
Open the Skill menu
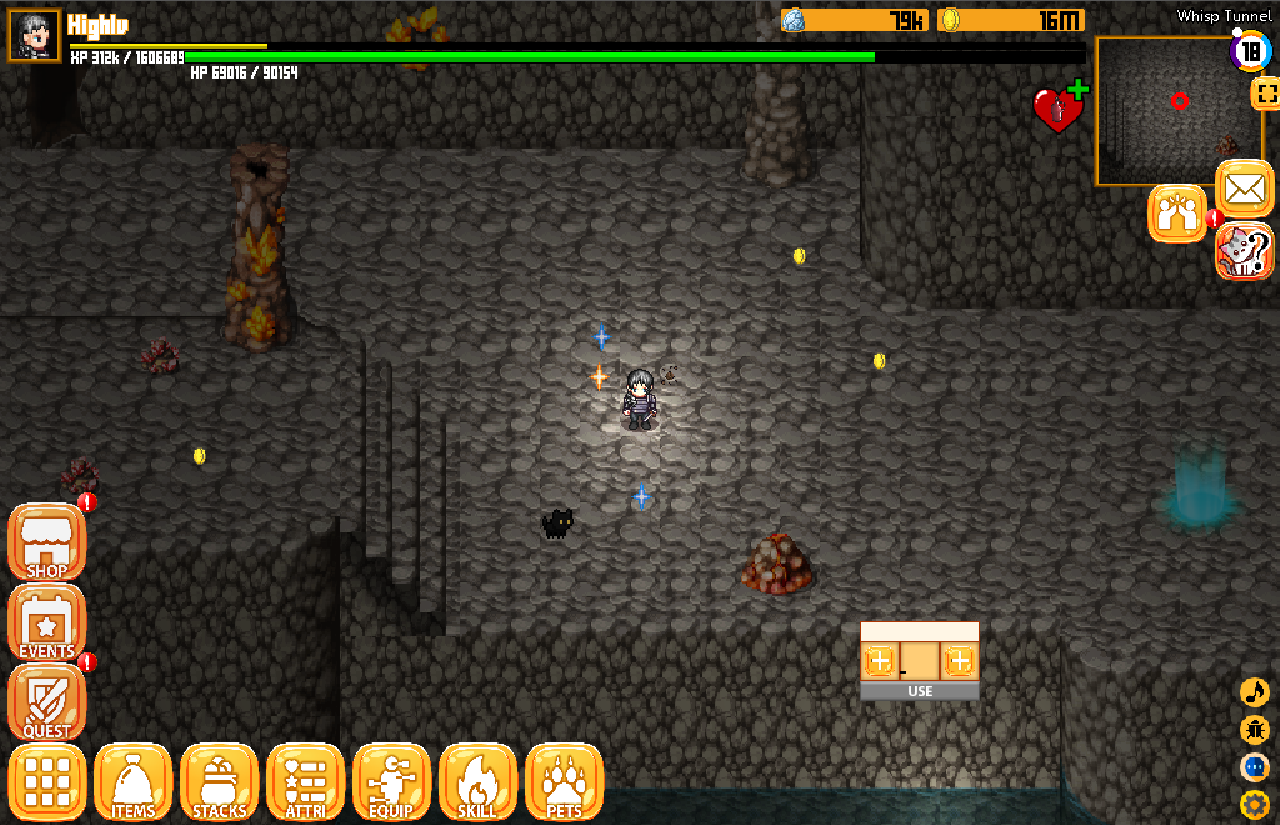tap(477, 782)
